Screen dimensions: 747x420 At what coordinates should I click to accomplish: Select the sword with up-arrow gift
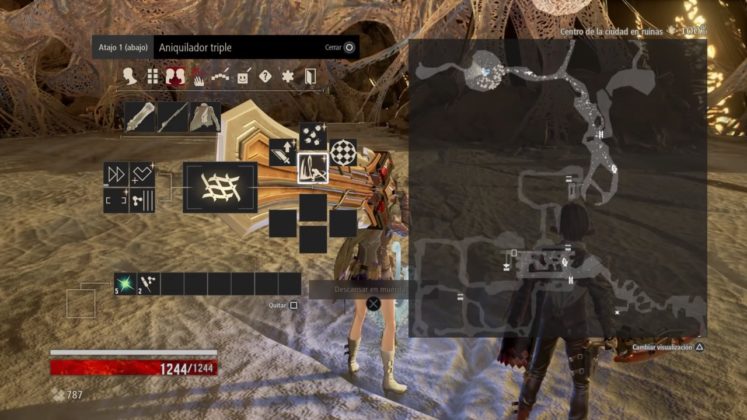click(283, 153)
